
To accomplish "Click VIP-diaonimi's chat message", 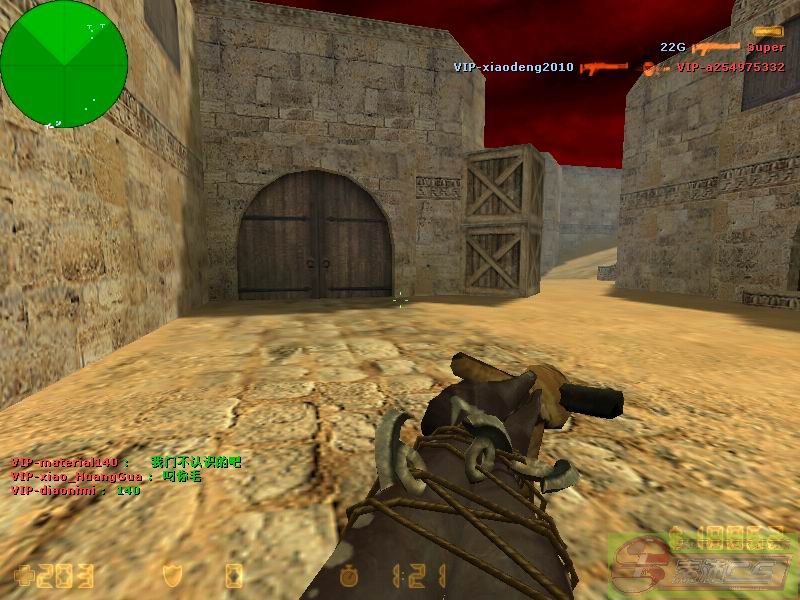I will click(76, 491).
